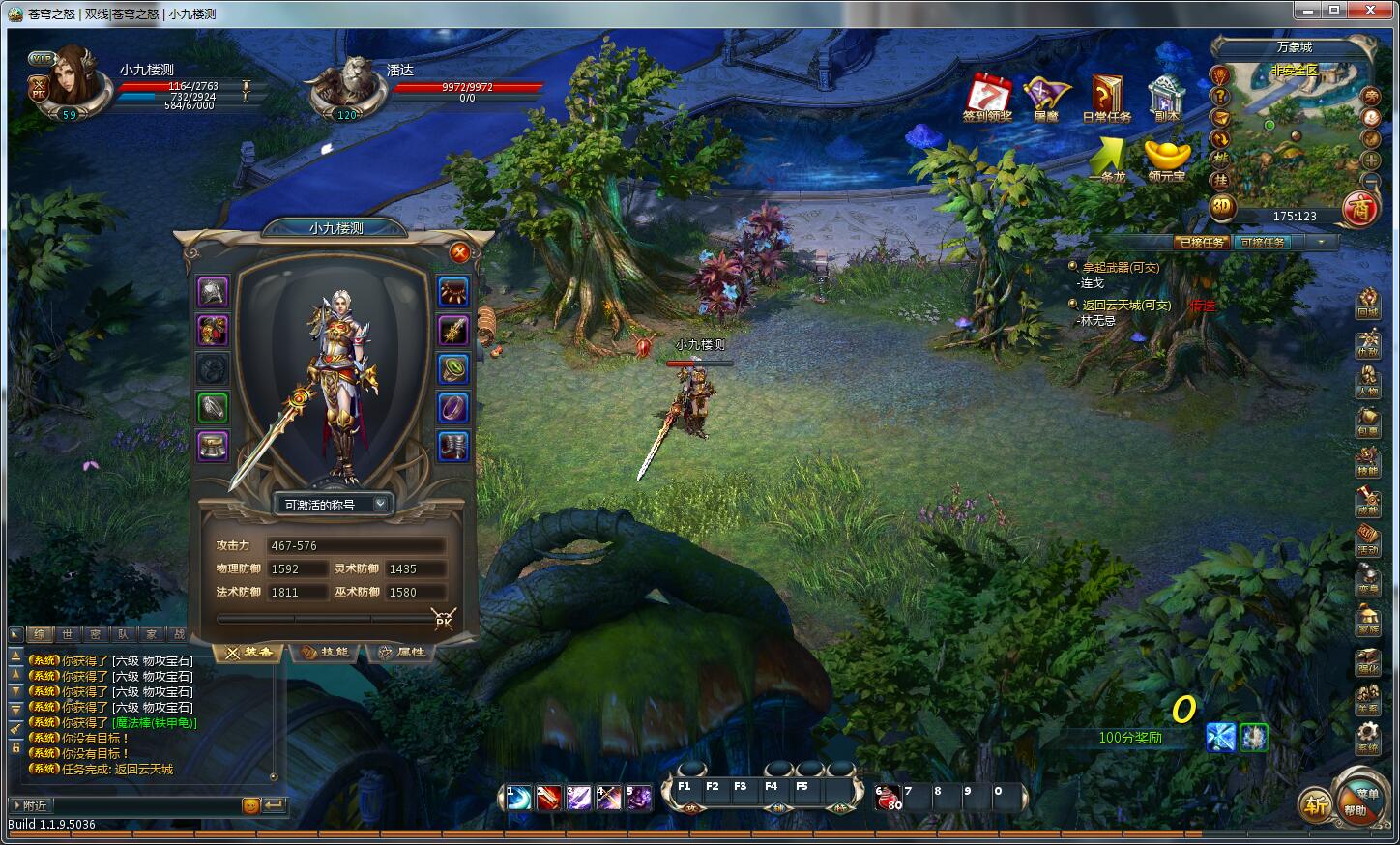This screenshot has height=845, width=1400.
Task: Open the chat emoji smiley picker
Action: click(x=250, y=805)
